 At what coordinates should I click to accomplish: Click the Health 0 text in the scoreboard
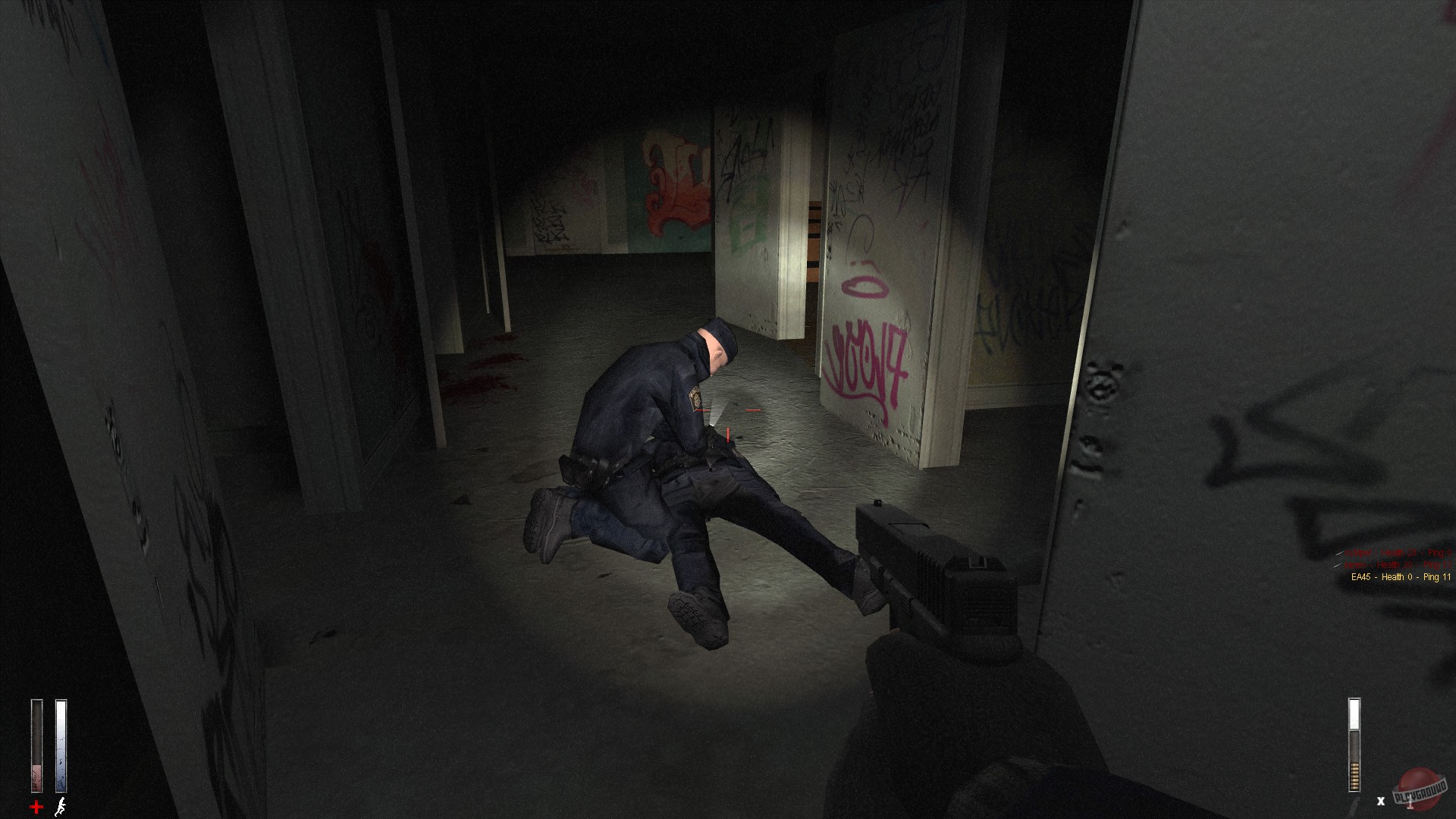[1397, 577]
